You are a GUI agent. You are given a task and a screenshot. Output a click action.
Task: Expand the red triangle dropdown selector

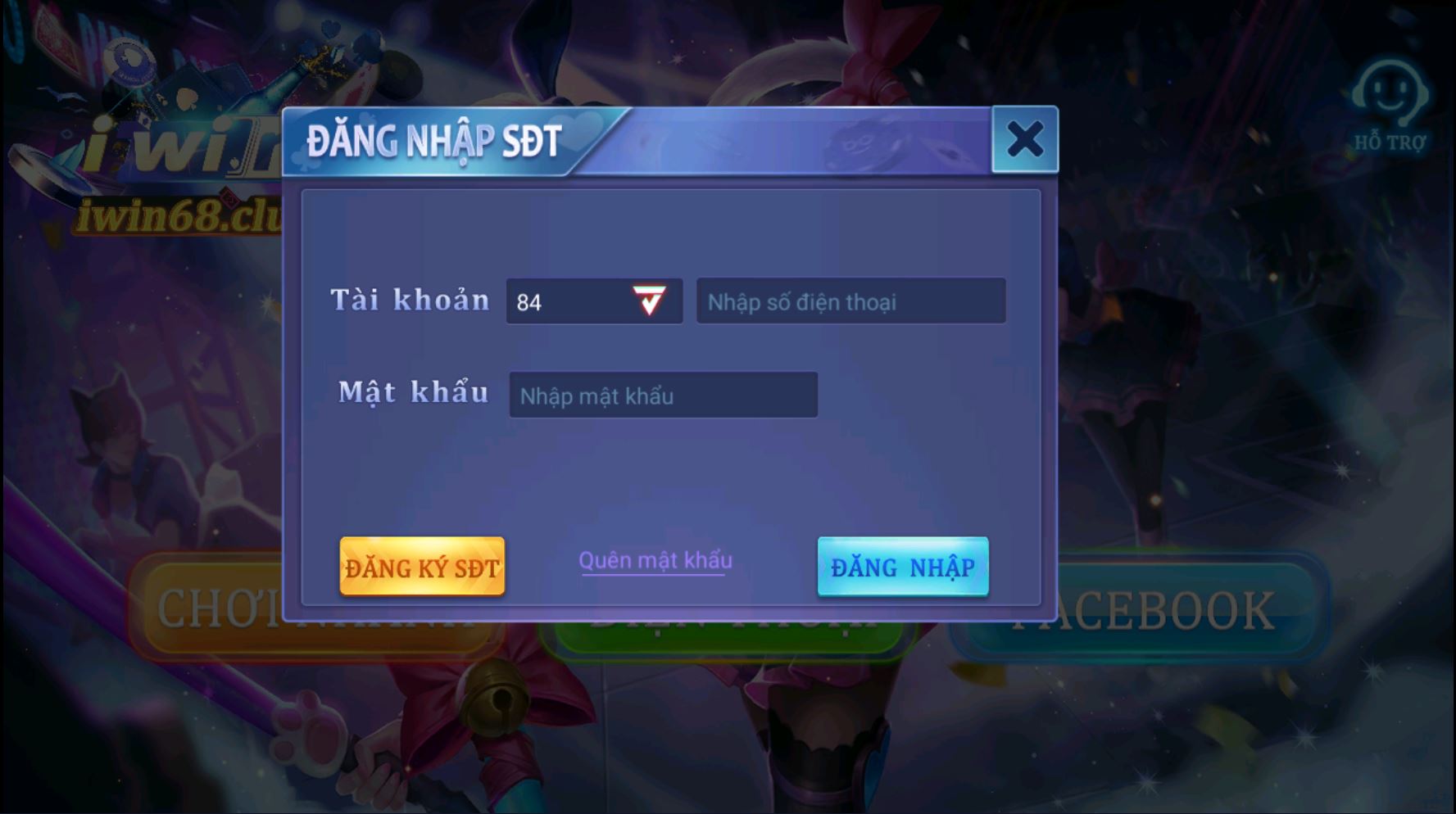coord(647,301)
